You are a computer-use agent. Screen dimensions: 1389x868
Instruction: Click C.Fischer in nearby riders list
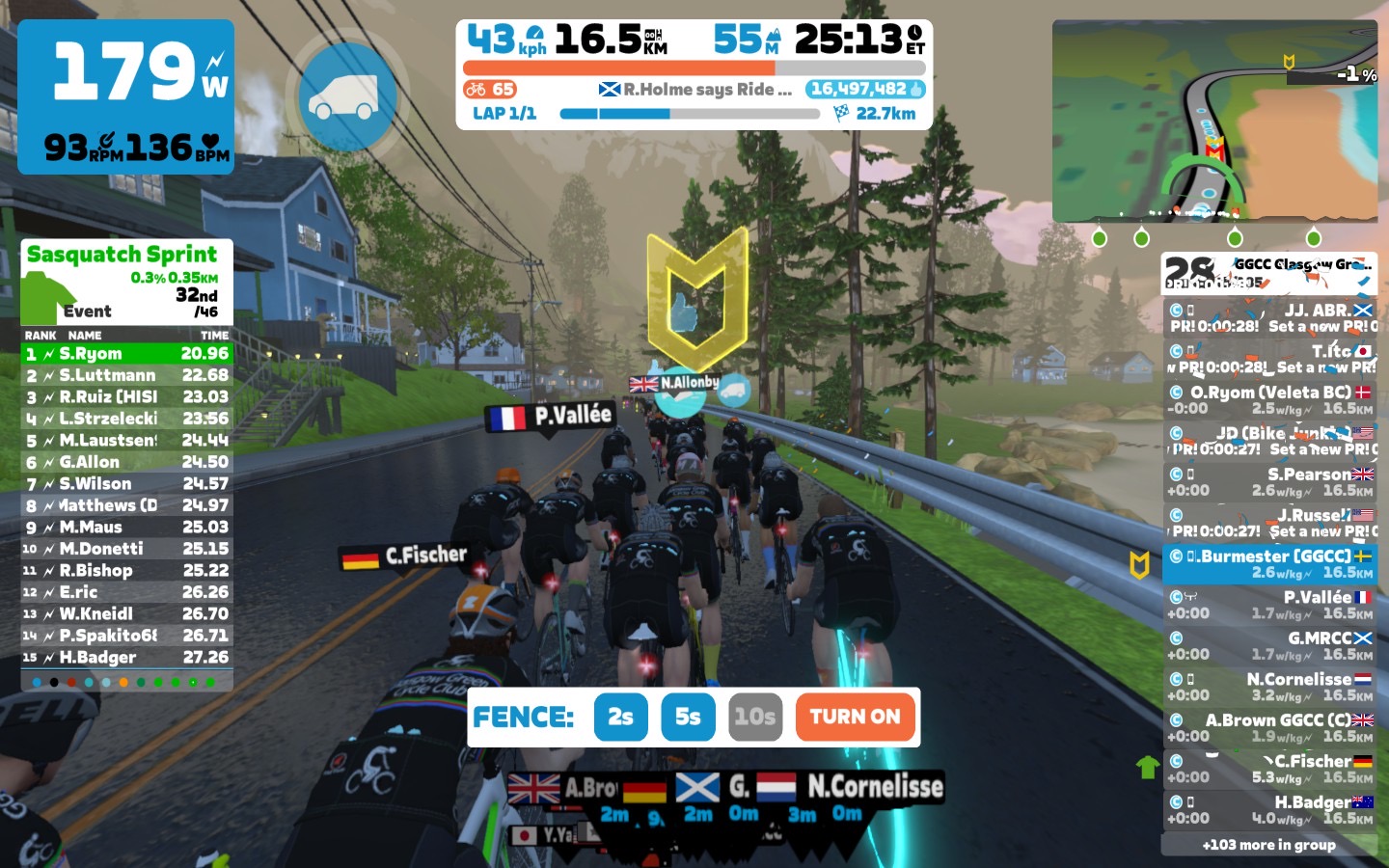click(1268, 769)
